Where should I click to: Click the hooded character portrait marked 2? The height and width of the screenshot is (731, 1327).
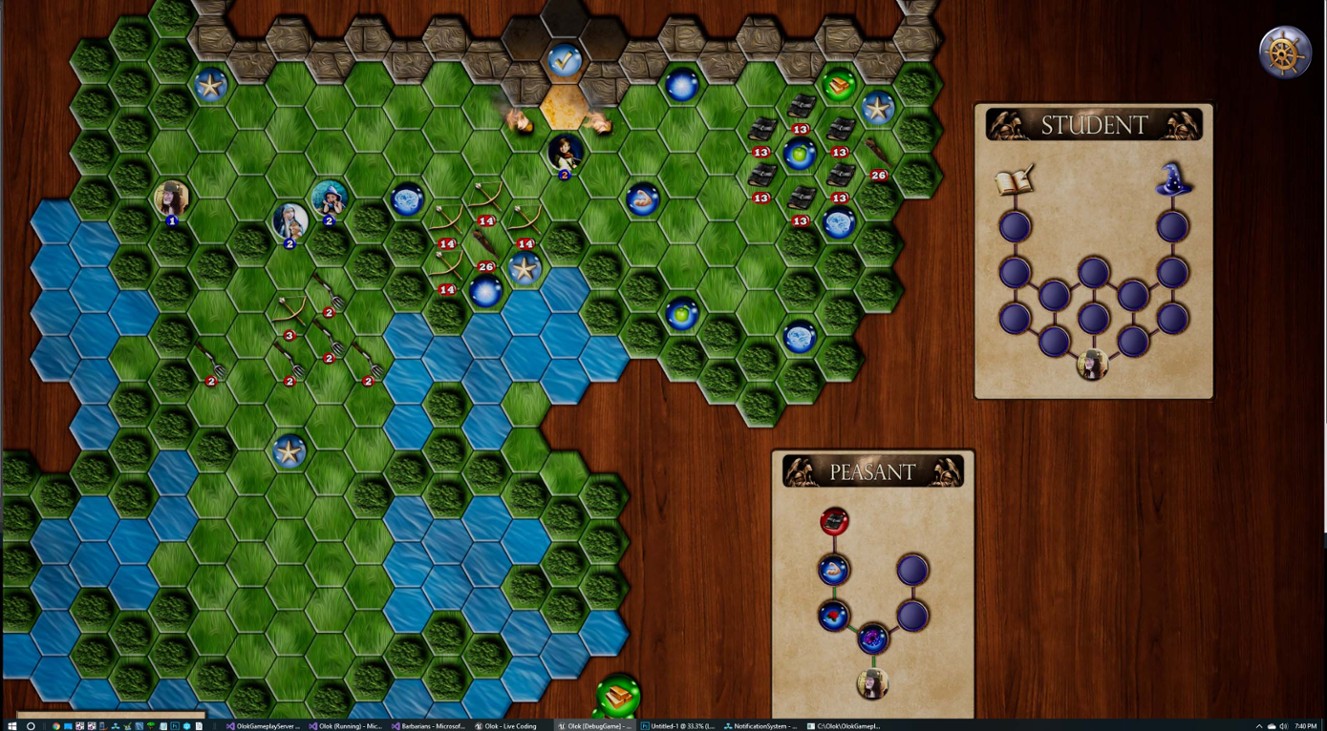click(x=289, y=219)
